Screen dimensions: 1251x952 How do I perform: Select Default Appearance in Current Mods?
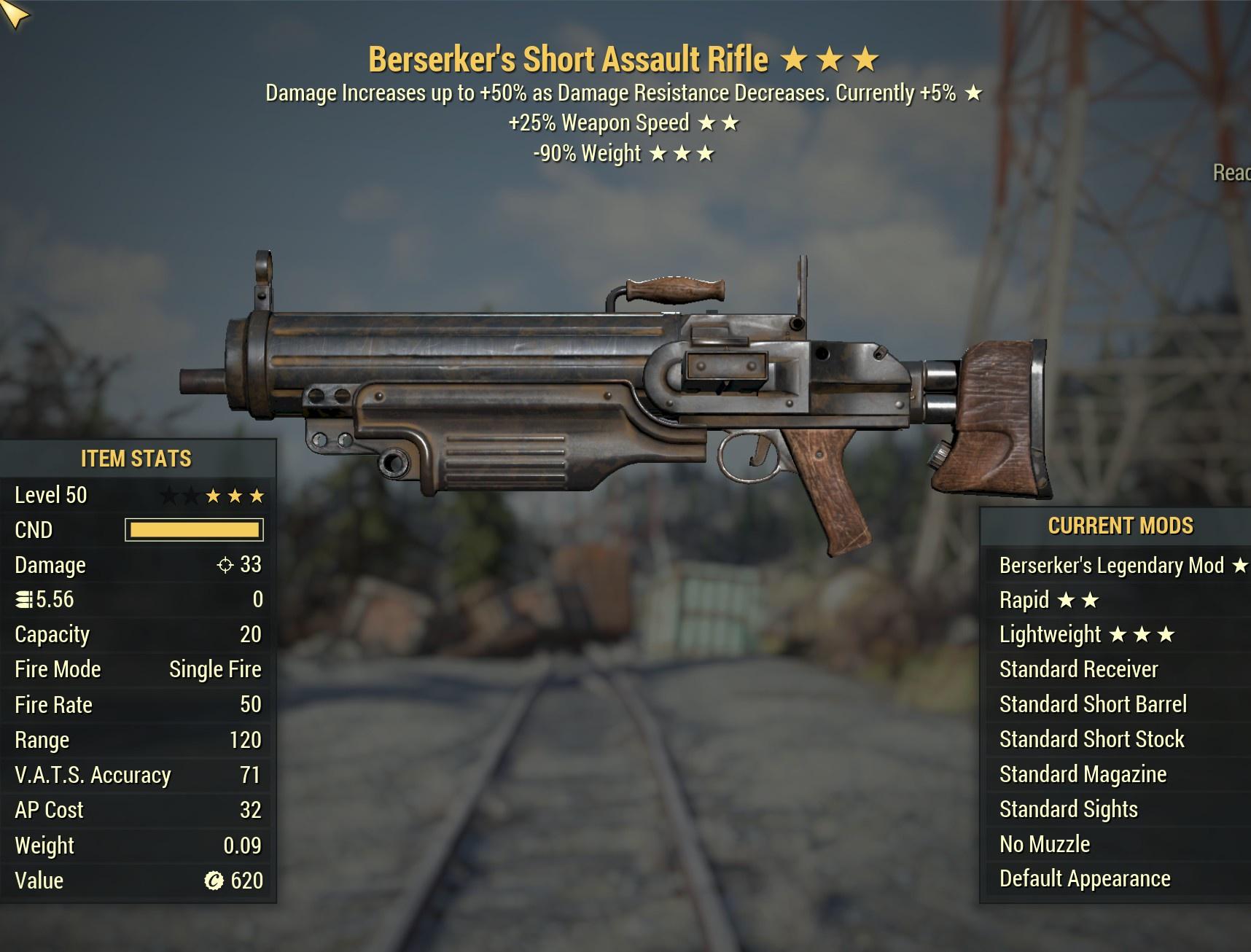pyautogui.click(x=1084, y=879)
